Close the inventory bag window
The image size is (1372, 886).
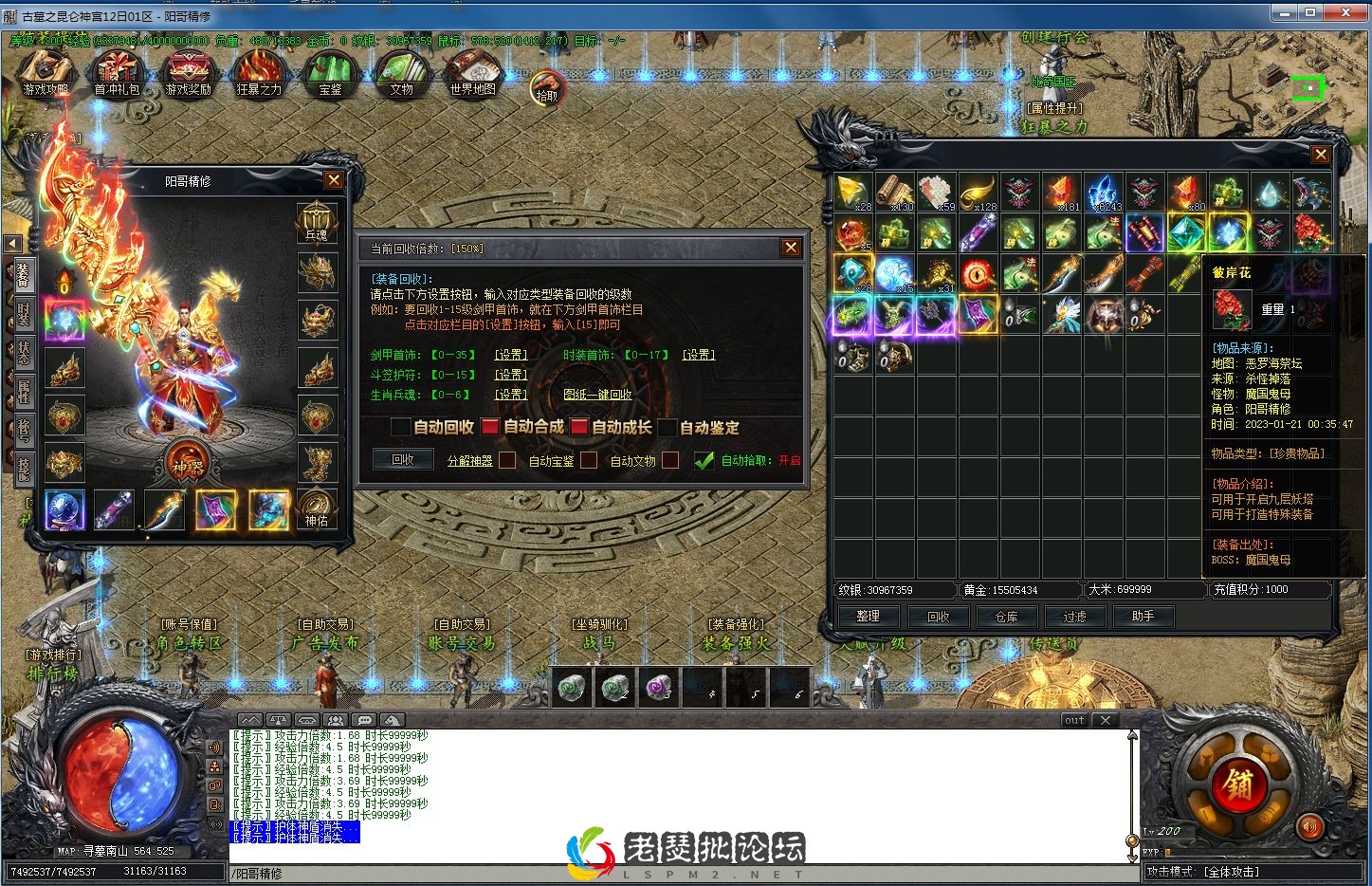pyautogui.click(x=1320, y=155)
